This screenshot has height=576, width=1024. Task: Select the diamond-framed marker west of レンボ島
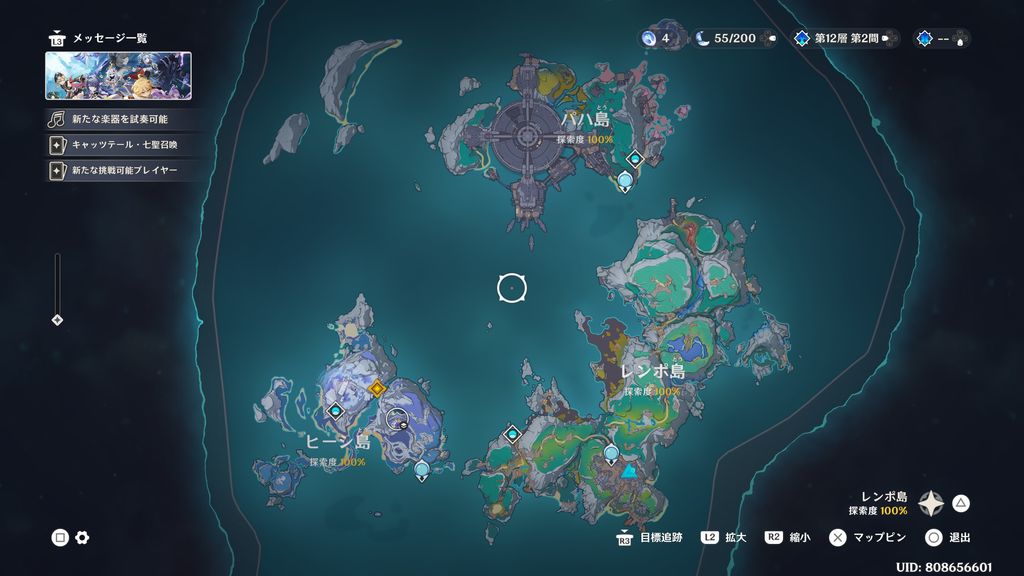coord(513,434)
